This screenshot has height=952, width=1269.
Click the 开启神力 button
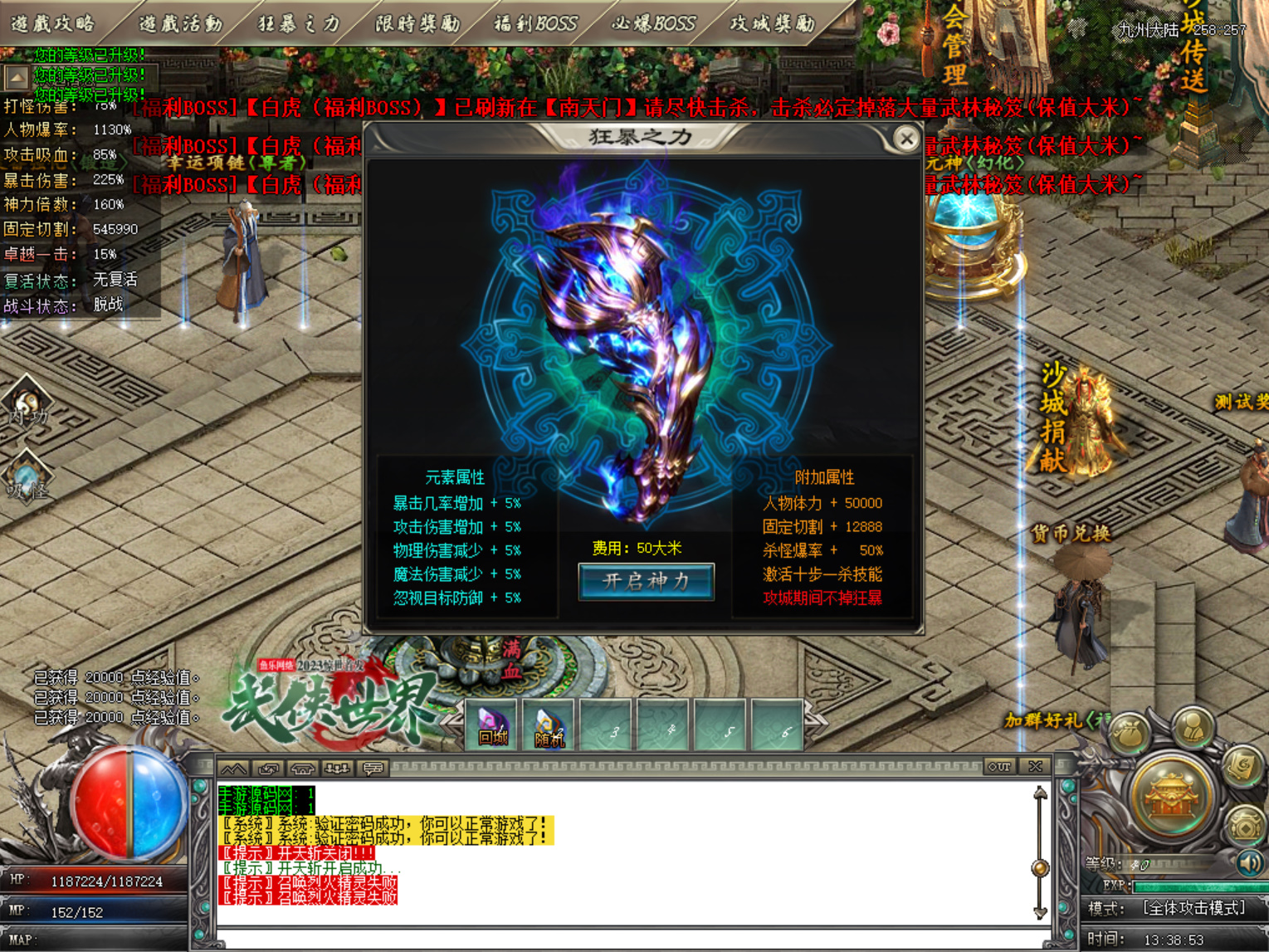point(646,581)
